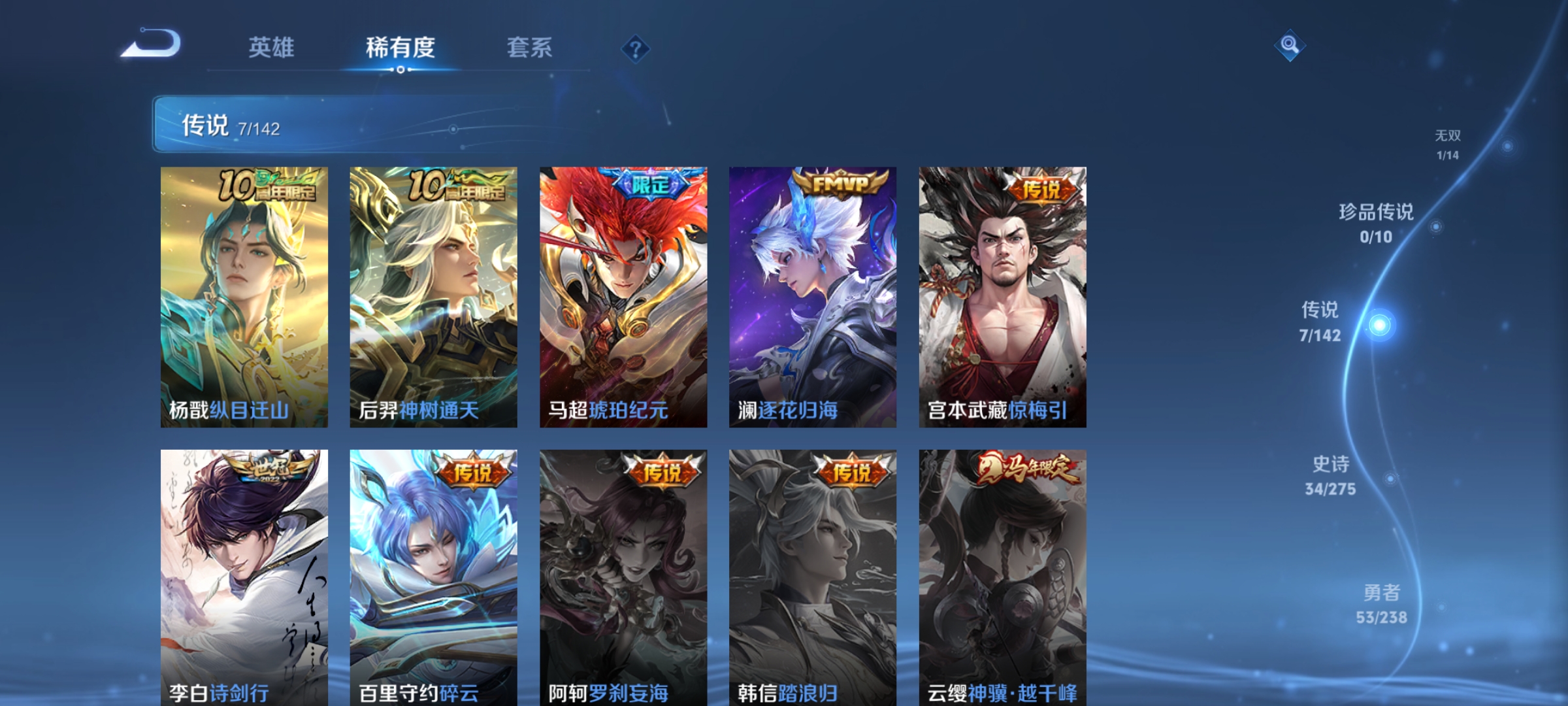This screenshot has height=706, width=1568.
Task: Switch to the 英雄 tab
Action: click(x=272, y=47)
